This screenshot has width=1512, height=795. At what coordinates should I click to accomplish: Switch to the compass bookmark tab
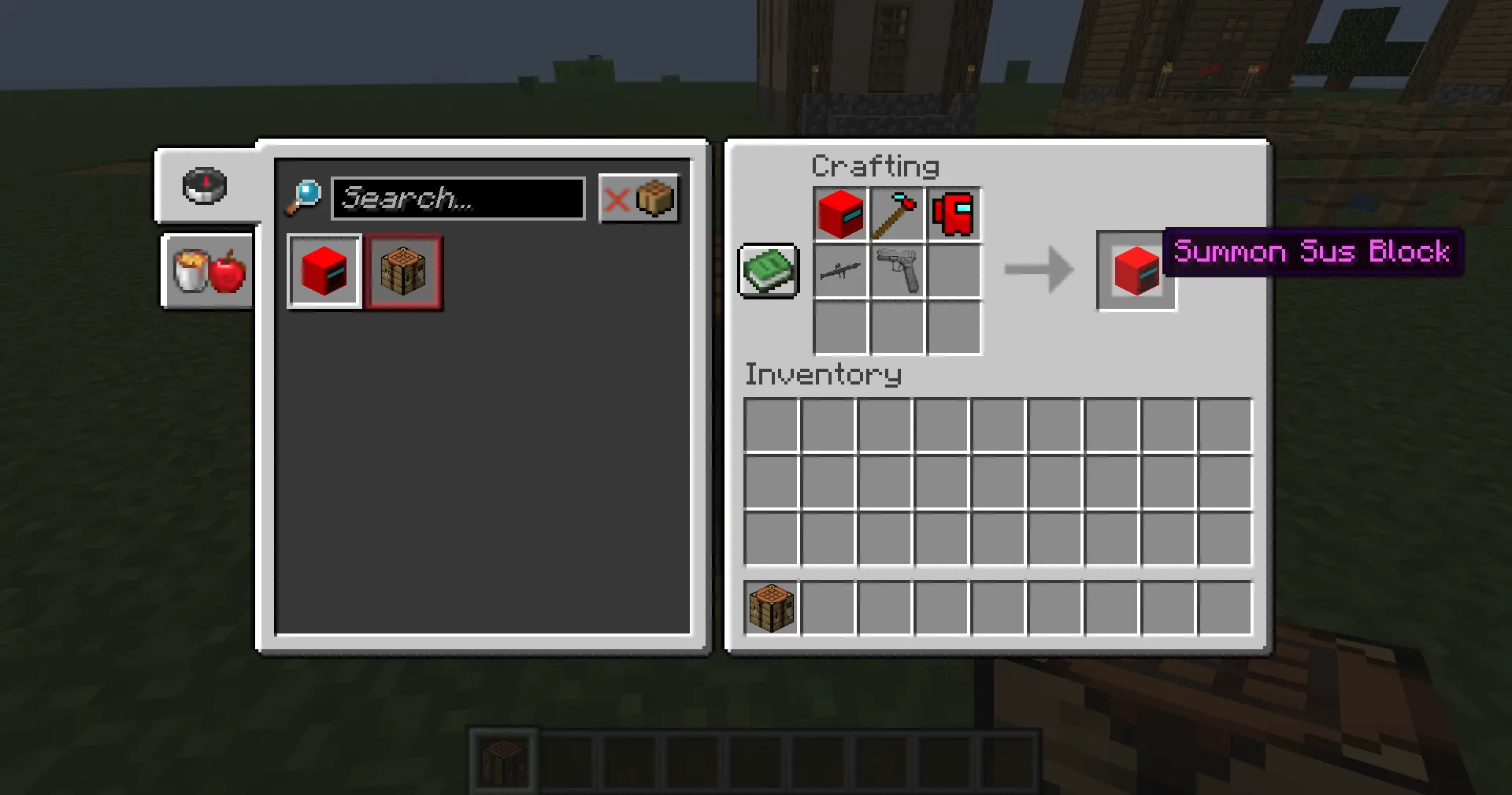203,186
